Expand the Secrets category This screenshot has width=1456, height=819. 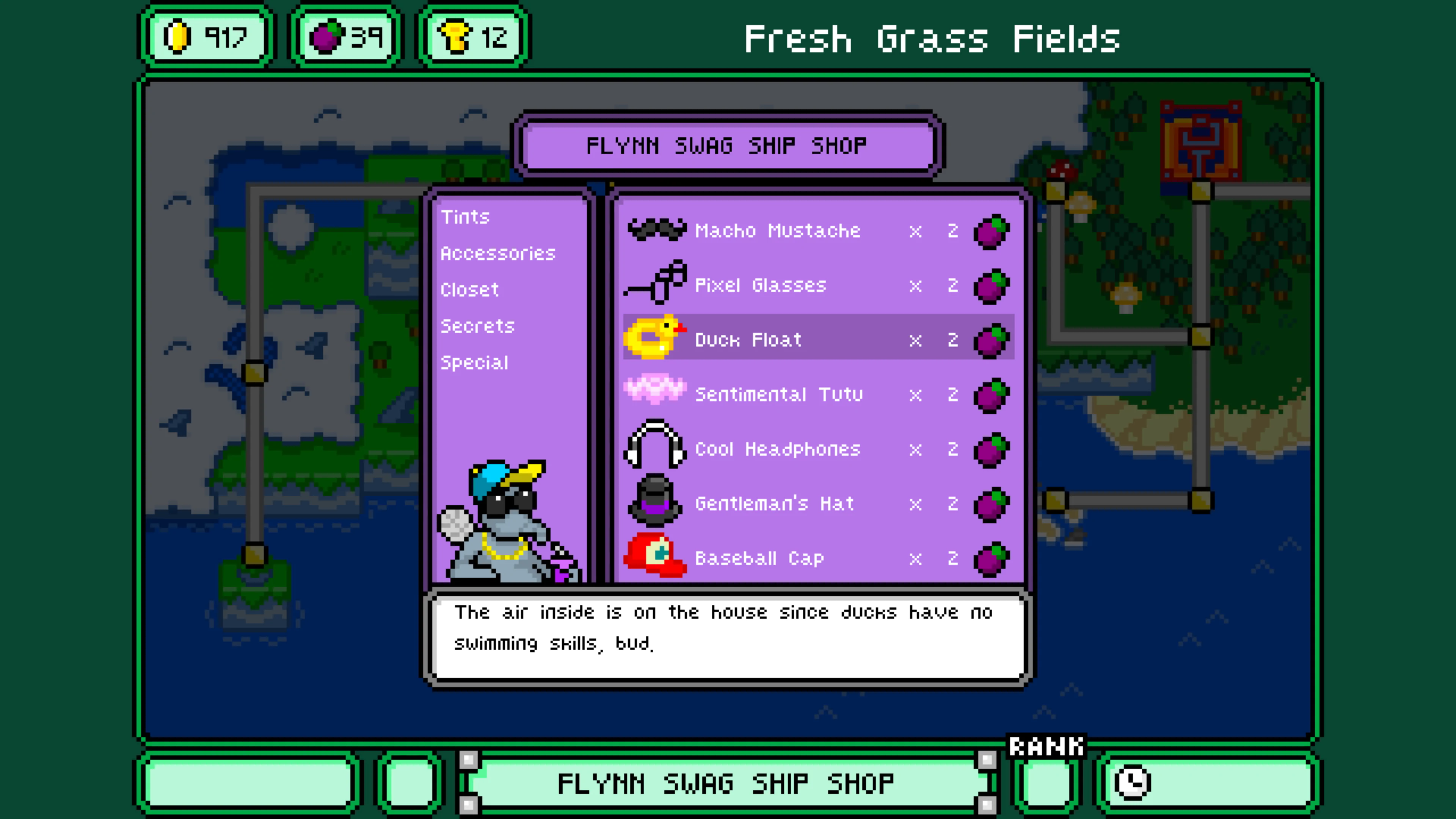477,326
